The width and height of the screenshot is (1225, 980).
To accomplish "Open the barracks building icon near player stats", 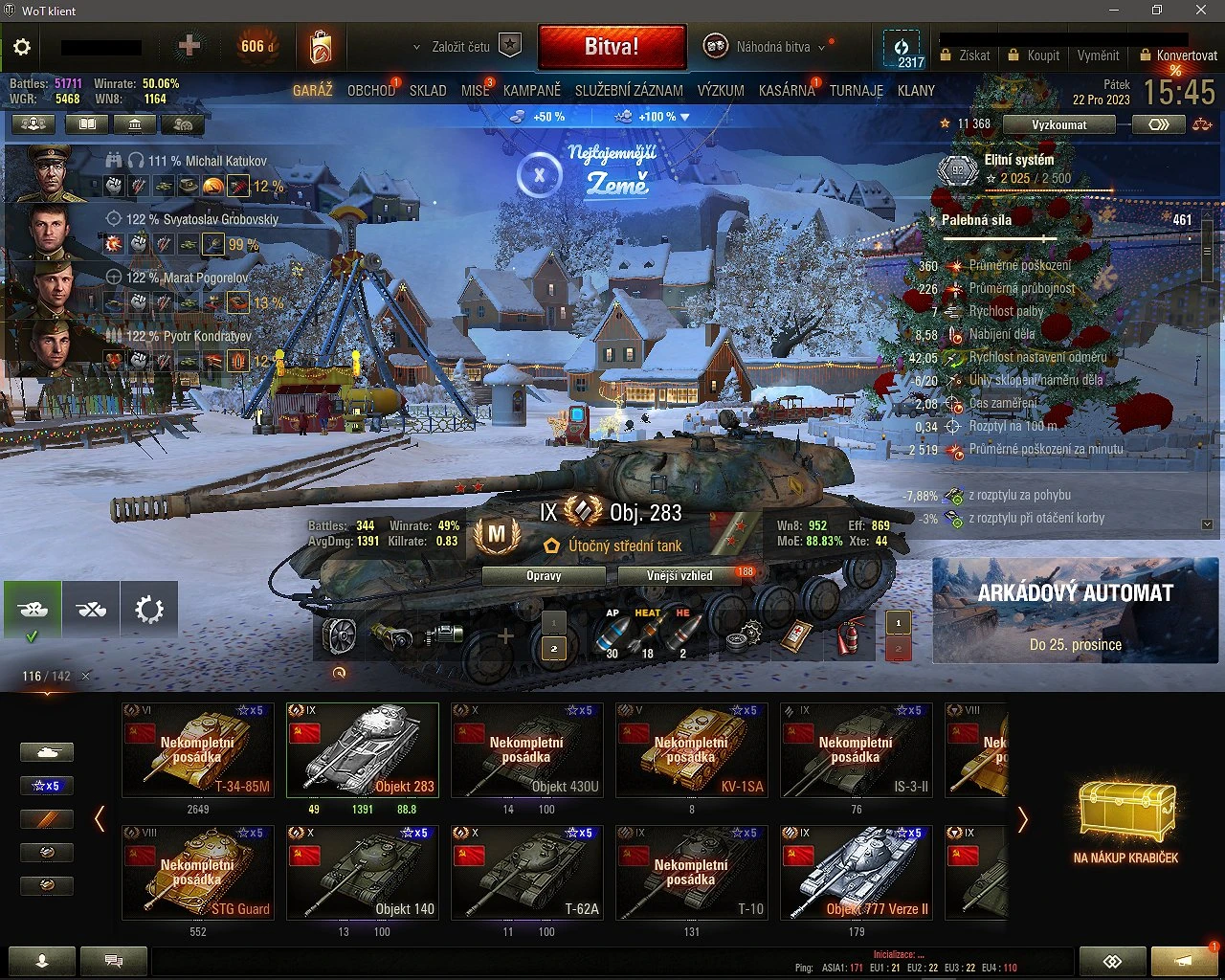I will (x=133, y=123).
